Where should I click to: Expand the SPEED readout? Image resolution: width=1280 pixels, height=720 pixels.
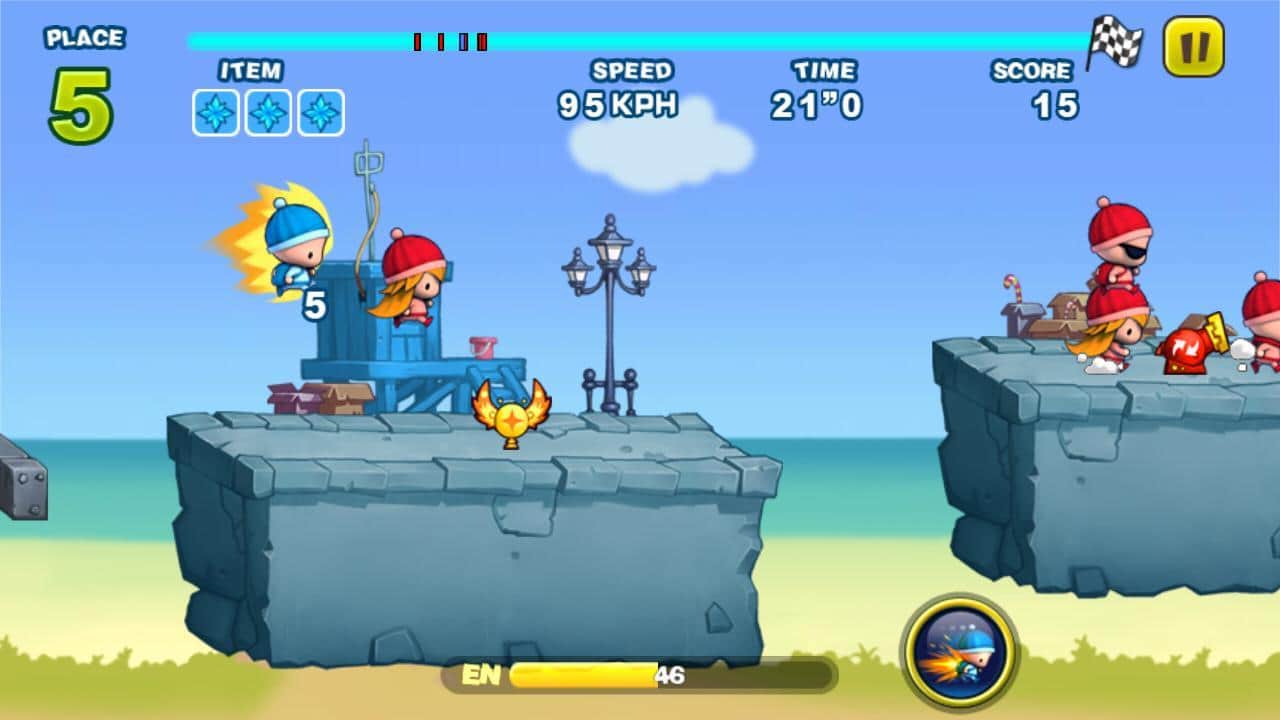point(634,70)
